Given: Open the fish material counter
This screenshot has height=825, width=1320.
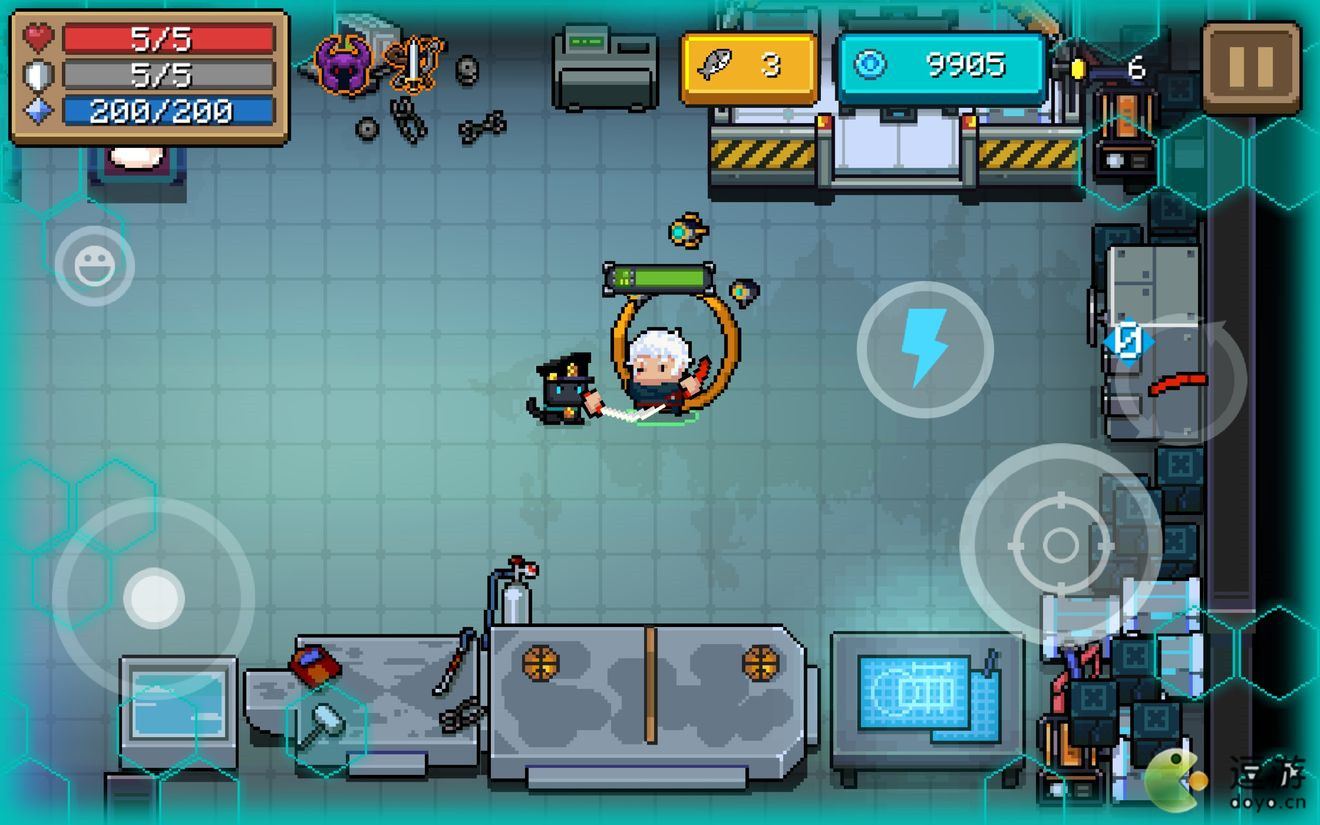Looking at the screenshot, I should tap(749, 67).
